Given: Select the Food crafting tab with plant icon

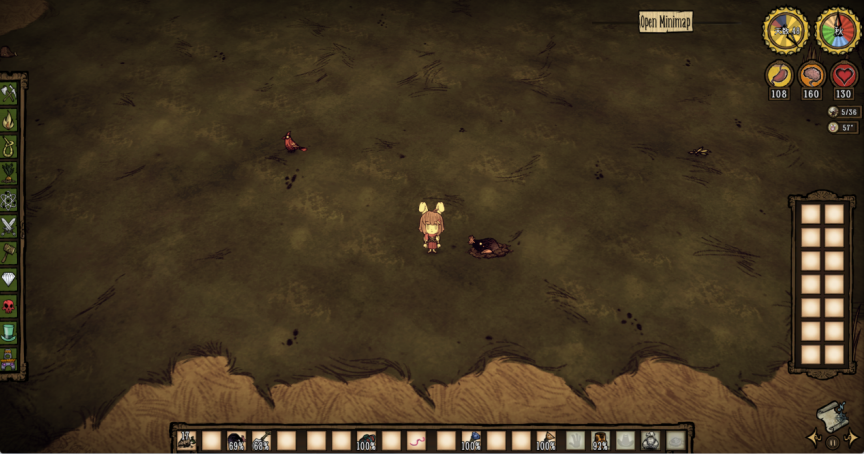Looking at the screenshot, I should tap(9, 172).
